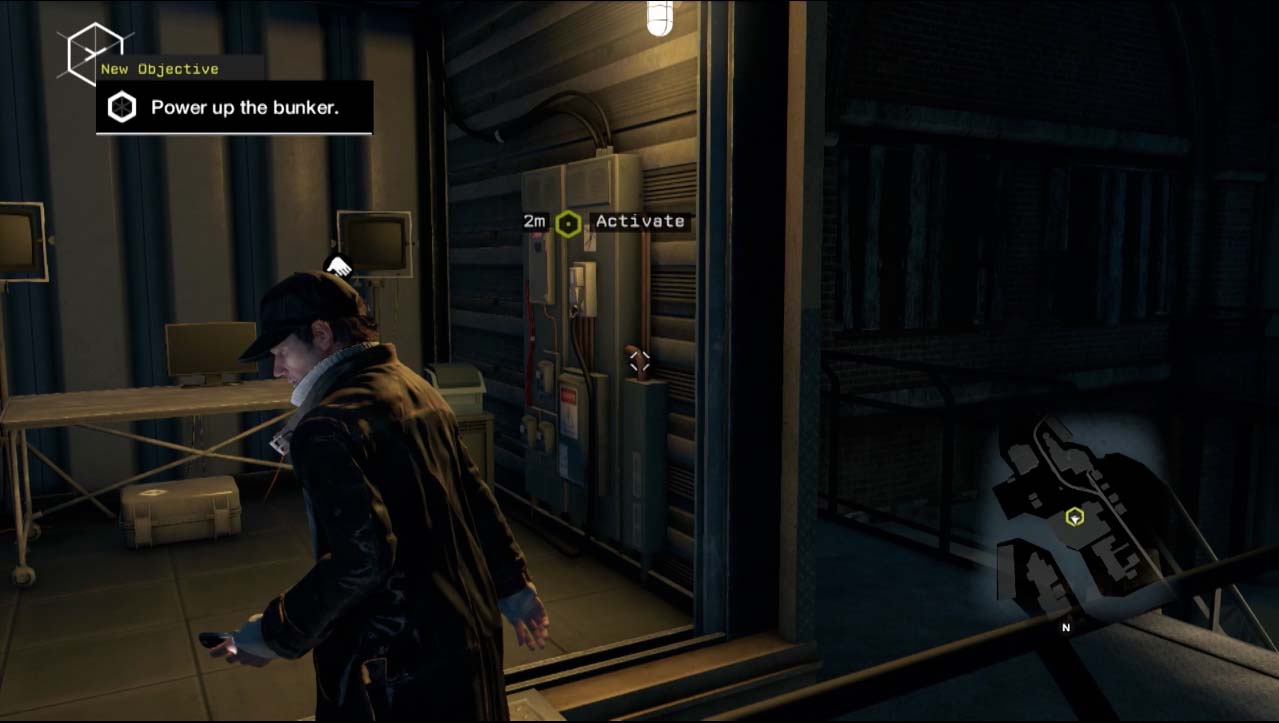Select the yellow objective marker on the minimap
The height and width of the screenshot is (723, 1279).
1074,517
